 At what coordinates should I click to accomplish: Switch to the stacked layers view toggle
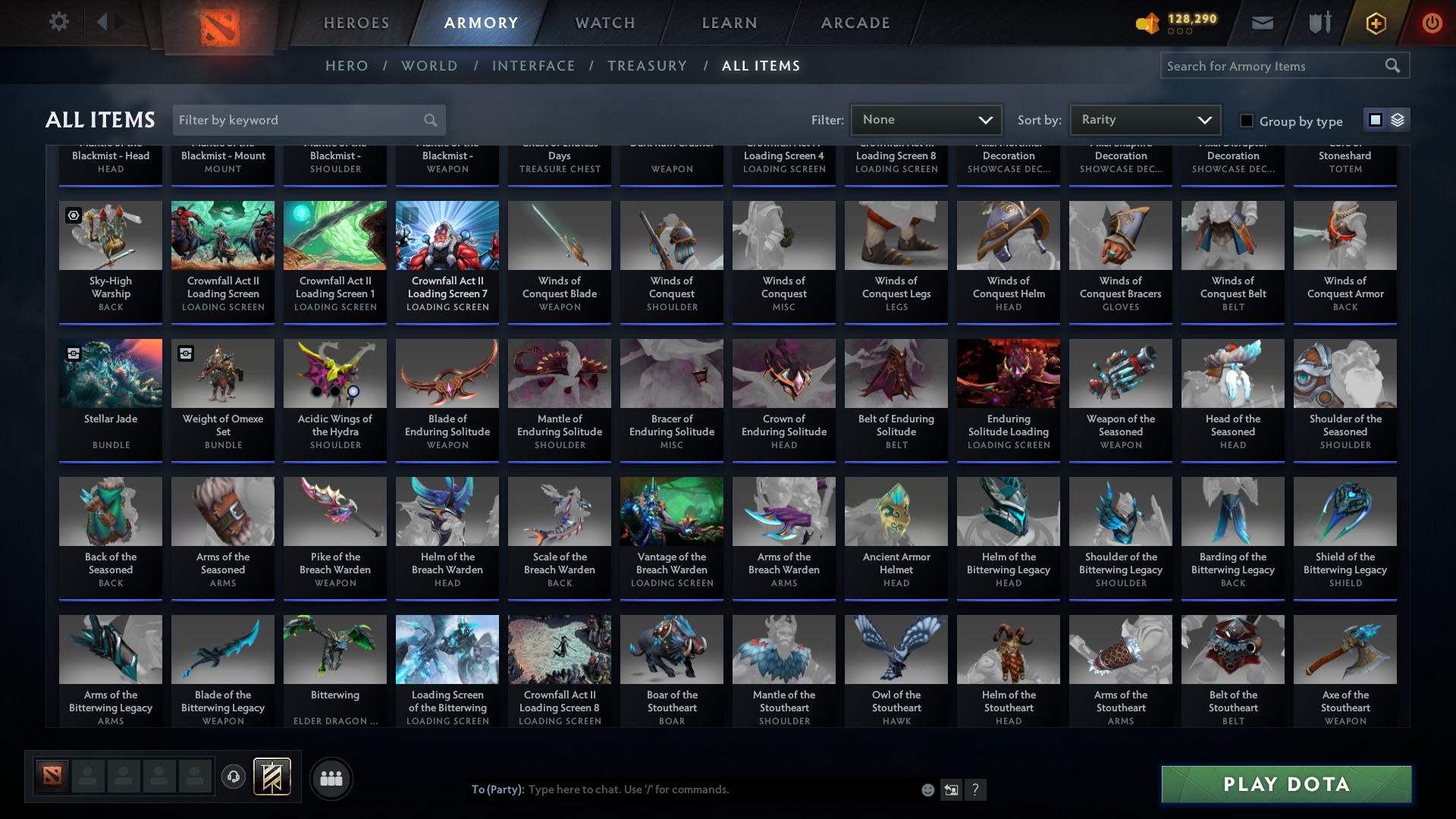tap(1398, 119)
